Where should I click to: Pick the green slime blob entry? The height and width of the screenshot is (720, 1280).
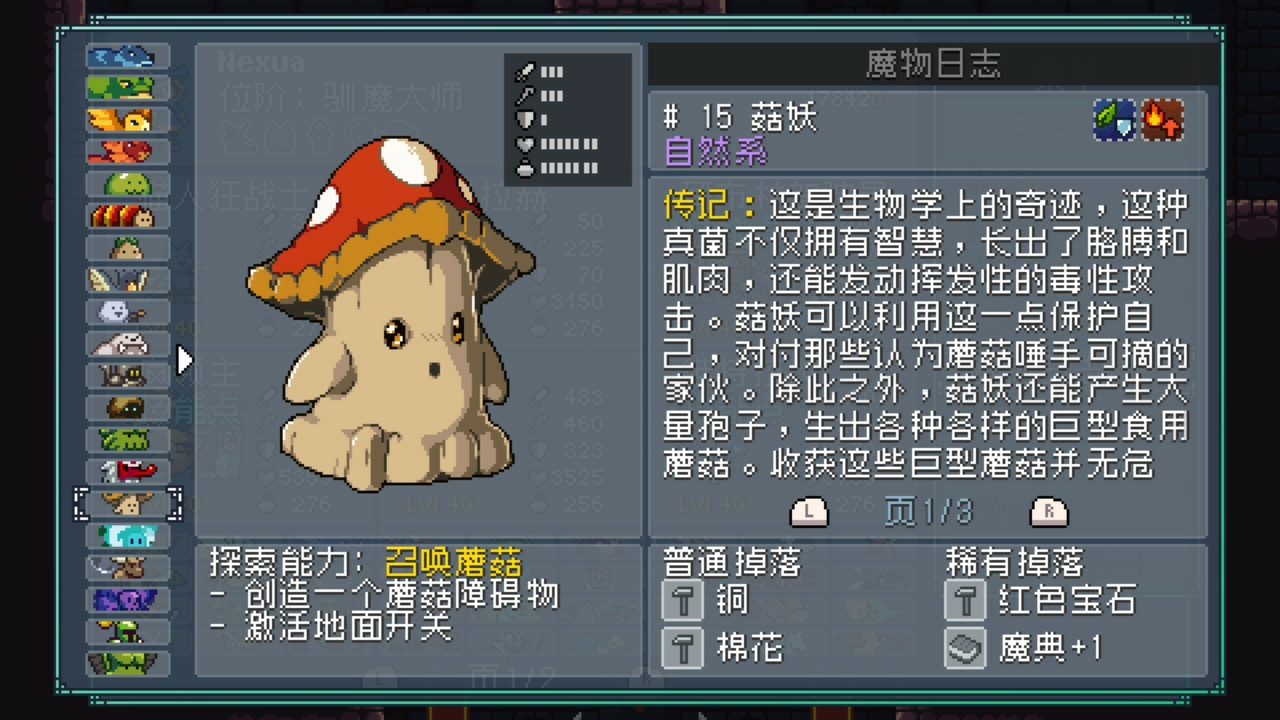click(127, 184)
